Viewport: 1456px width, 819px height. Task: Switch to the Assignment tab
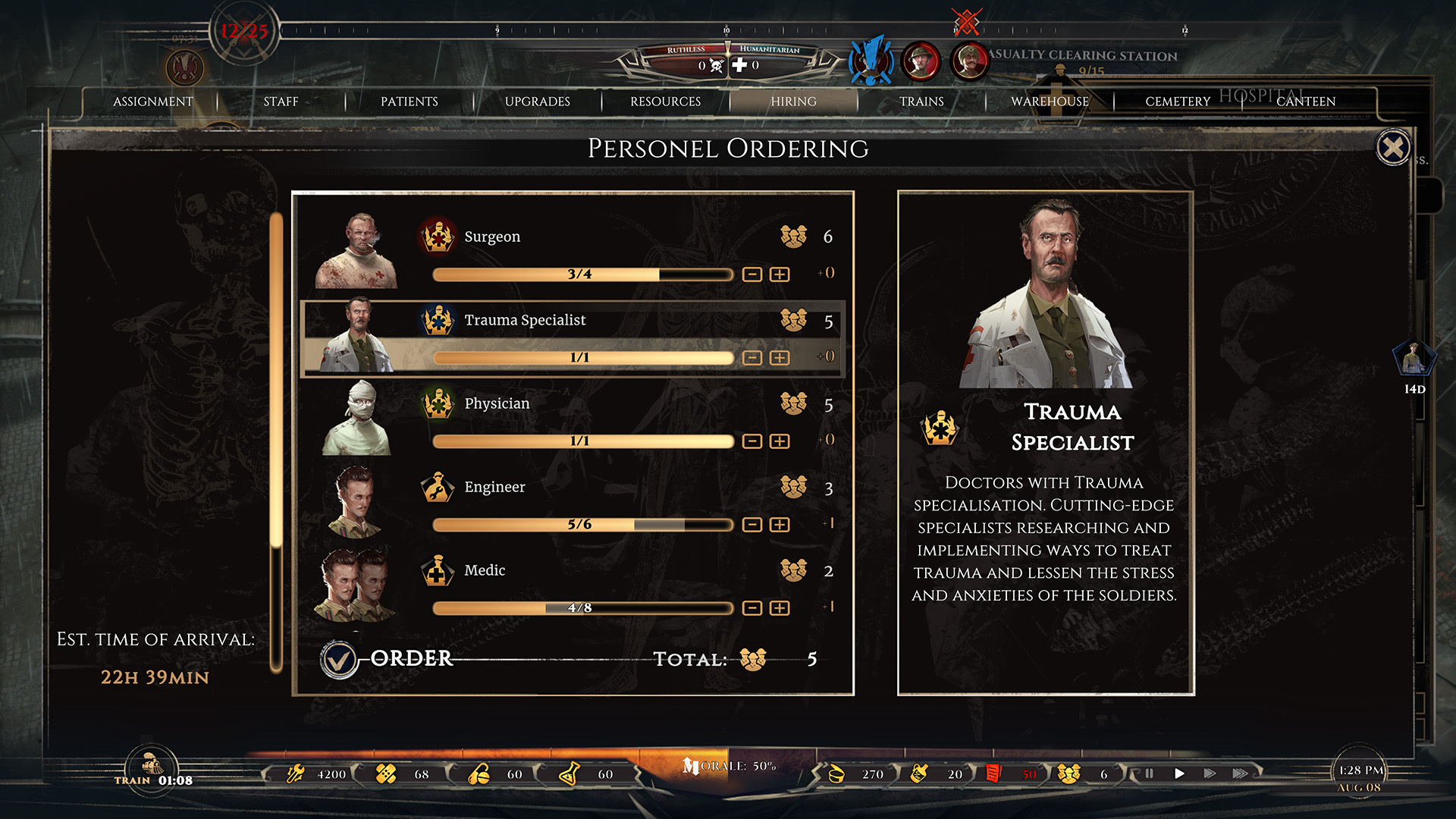tap(152, 102)
